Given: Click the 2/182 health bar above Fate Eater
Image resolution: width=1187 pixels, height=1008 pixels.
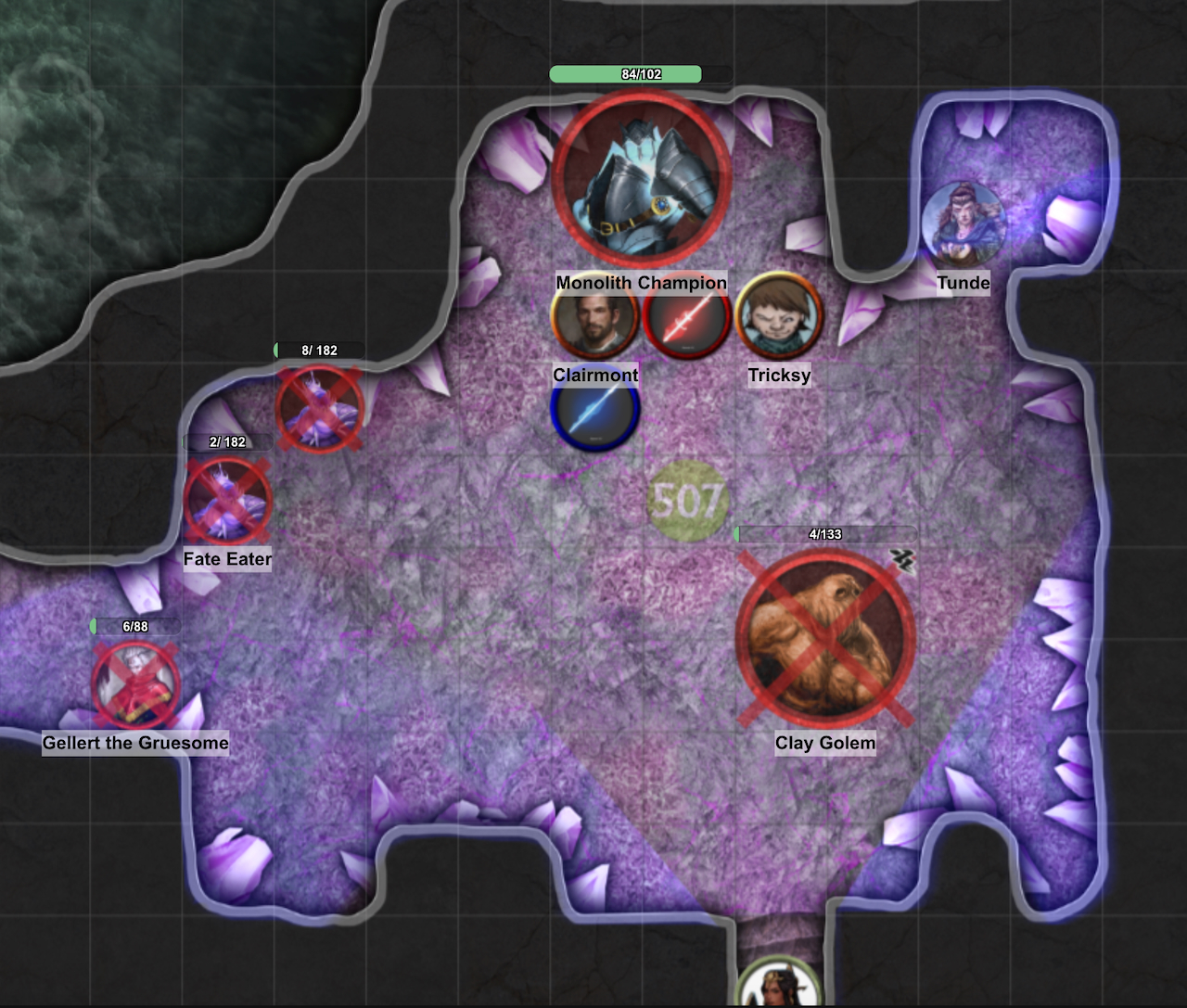Looking at the screenshot, I should point(227,443).
